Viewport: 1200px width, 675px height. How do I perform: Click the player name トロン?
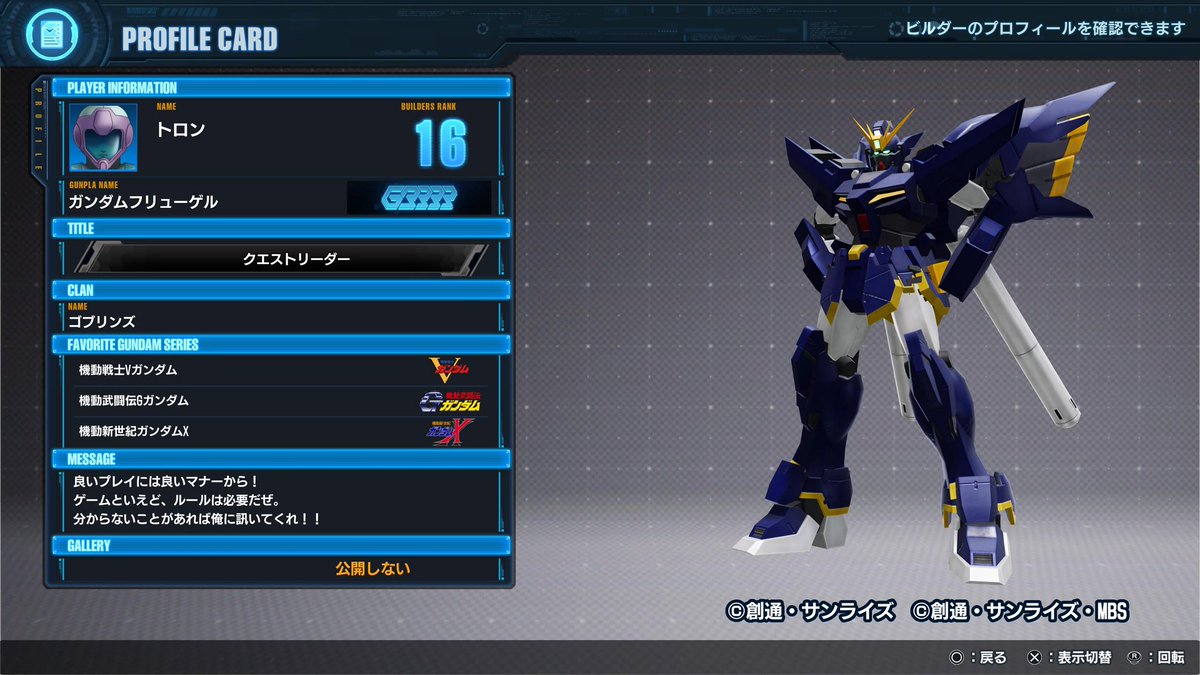coord(181,130)
